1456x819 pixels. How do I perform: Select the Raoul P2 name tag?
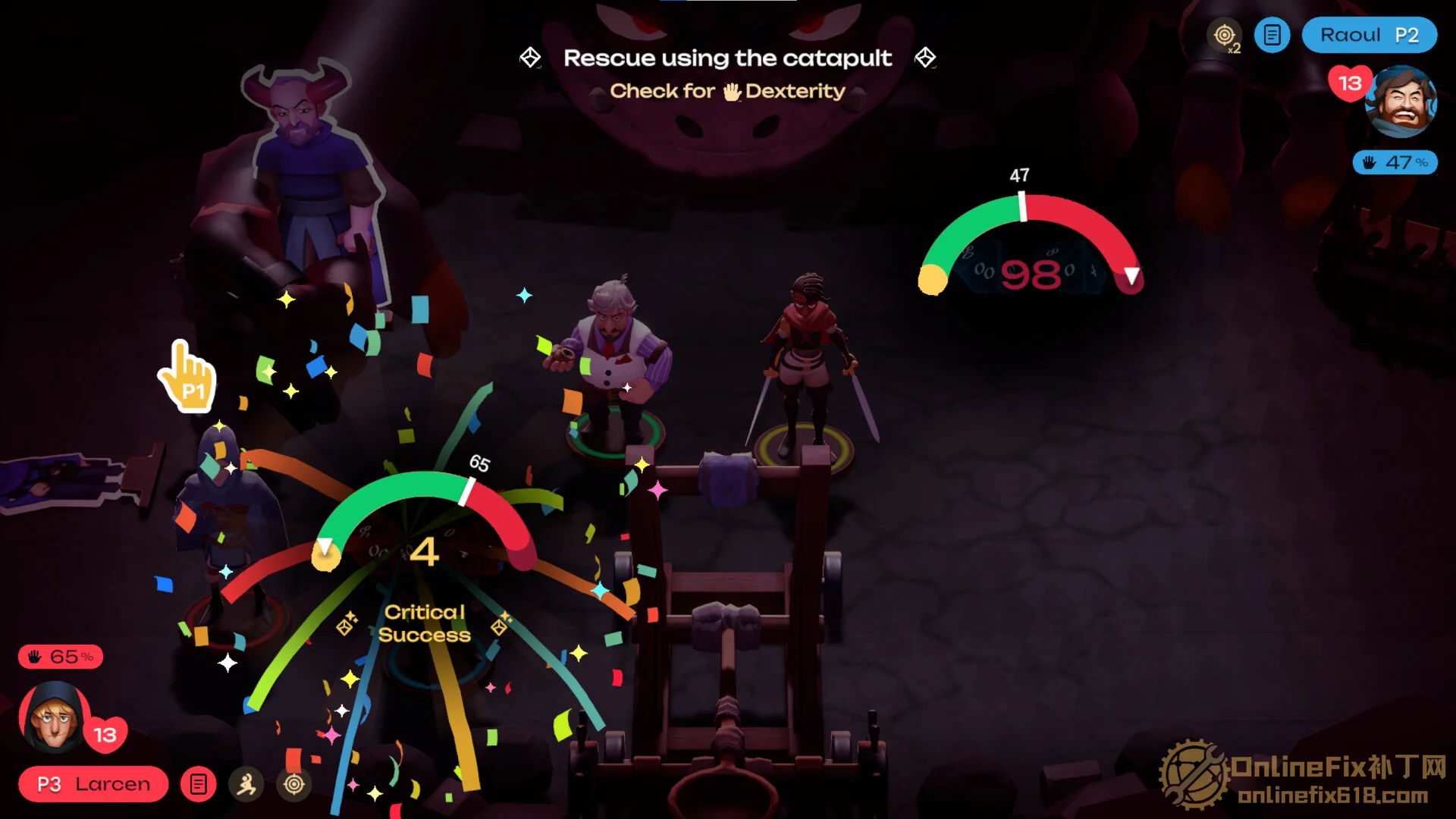coord(1369,35)
